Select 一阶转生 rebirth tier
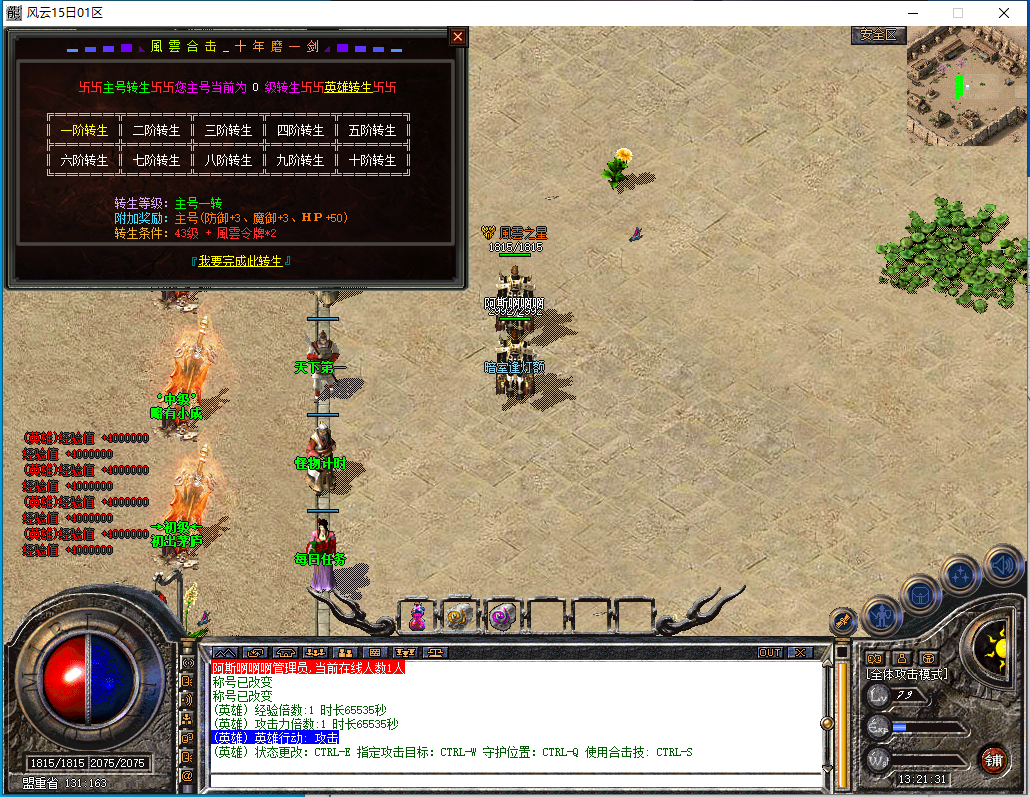The height and width of the screenshot is (797, 1030). point(84,130)
